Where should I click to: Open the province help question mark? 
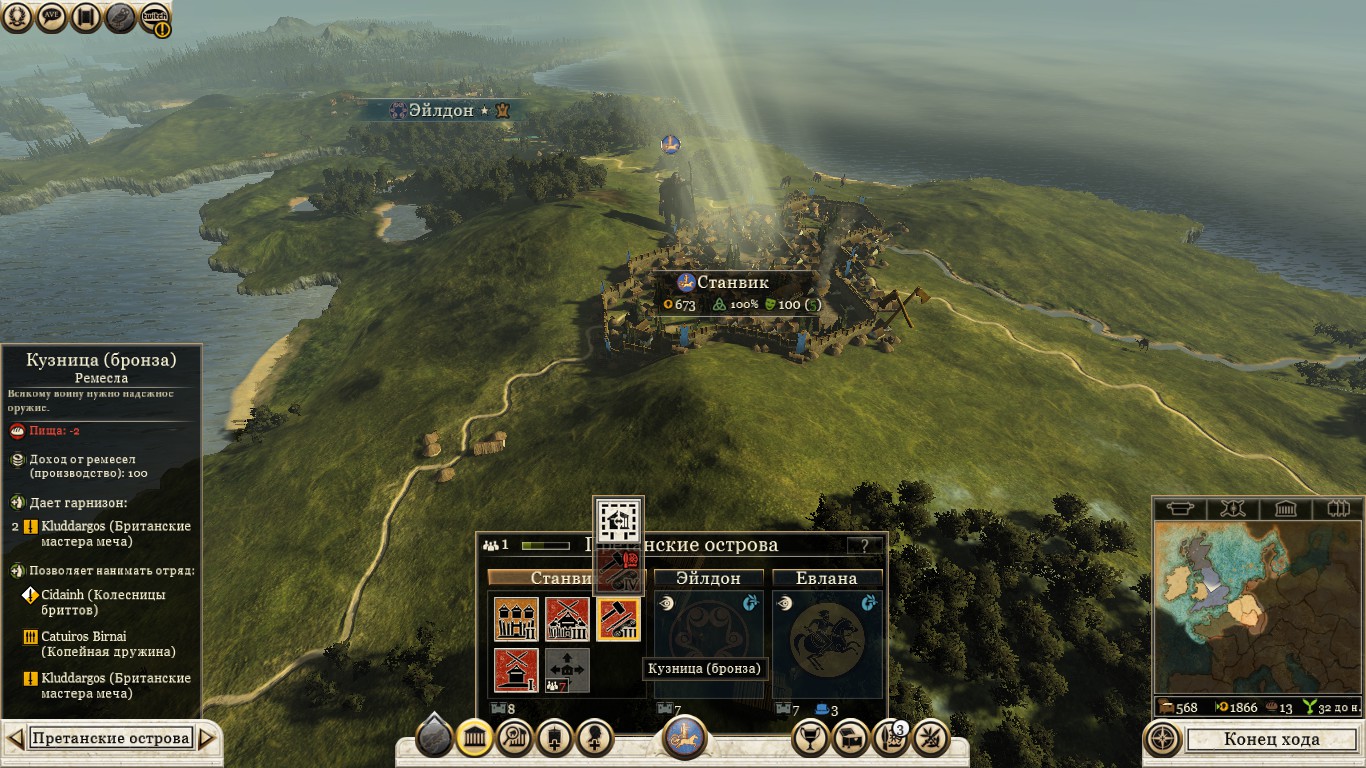click(x=865, y=546)
